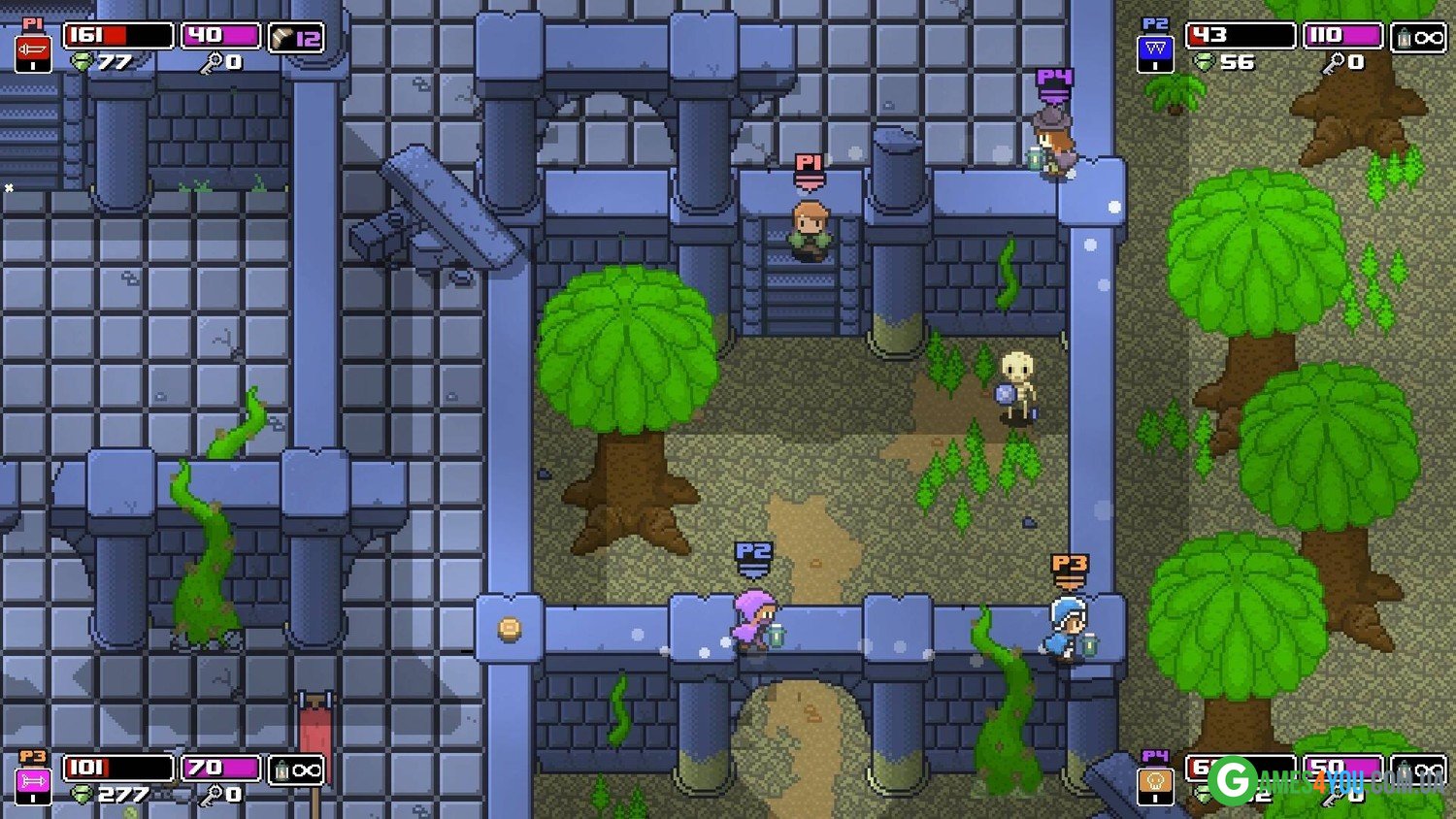Click P1's boomerang item slot
Screen dimensions: 1456x819
pos(296,38)
